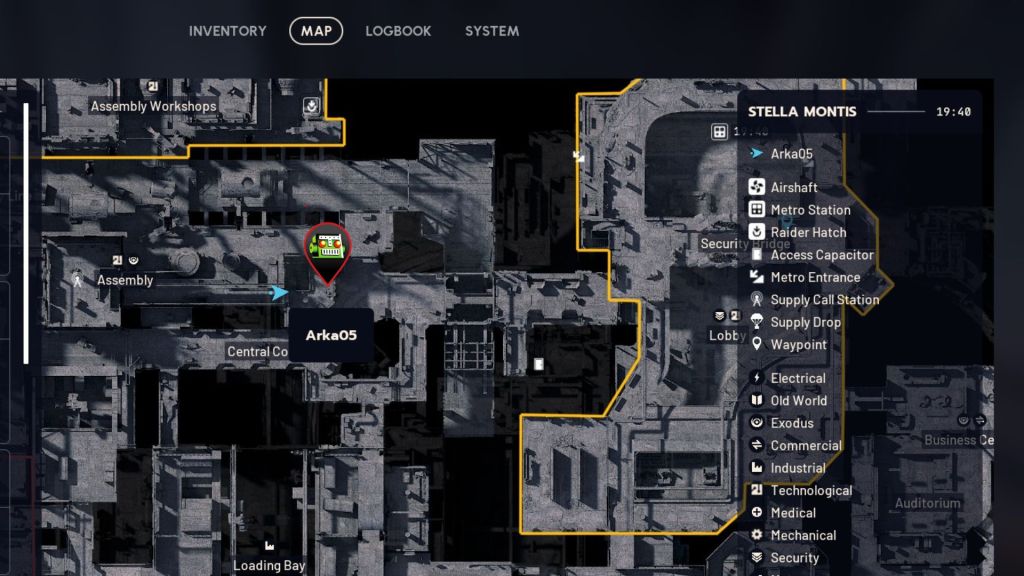This screenshot has width=1024, height=576.
Task: Toggle the Electrical loot category
Action: [x=797, y=379]
